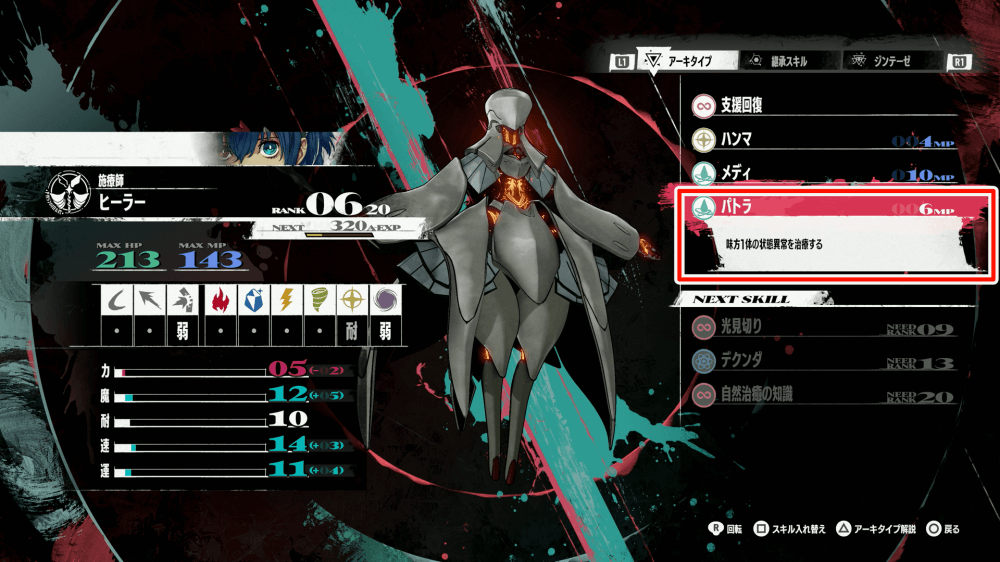
Task: Choose the 自然治癒の知識 next skill
Action: [822, 395]
